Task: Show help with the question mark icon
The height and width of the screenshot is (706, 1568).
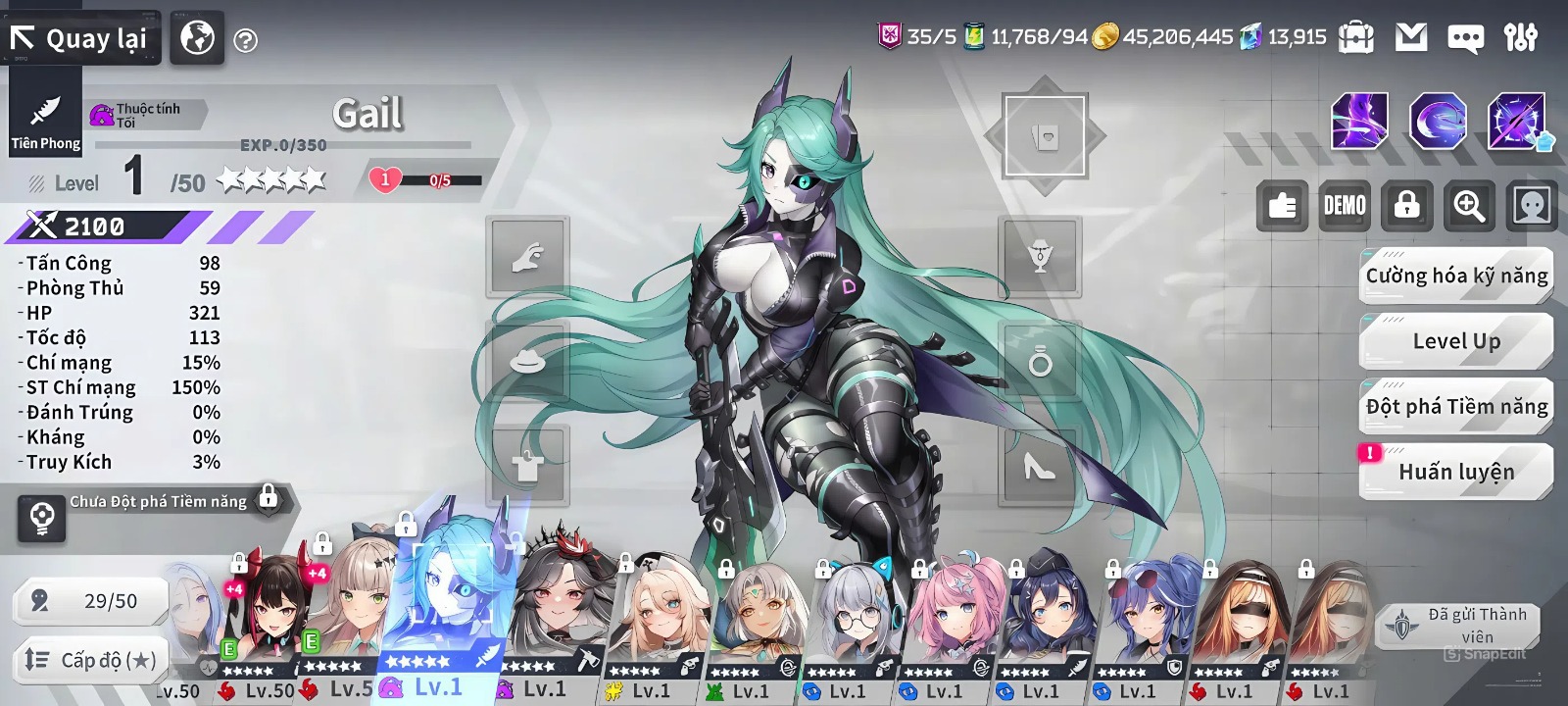Action: click(246, 41)
